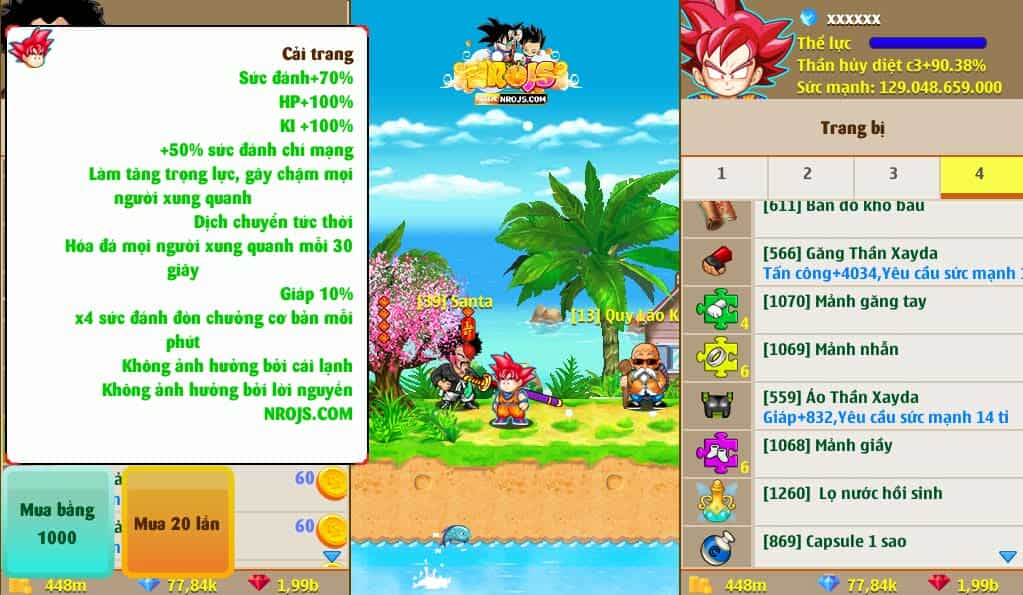Buy with 1000 using Mua bằng button
1023x595 pixels.
click(57, 523)
